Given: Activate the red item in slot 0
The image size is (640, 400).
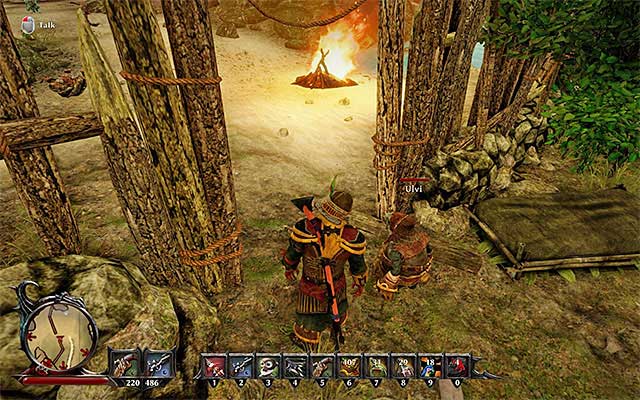Looking at the screenshot, I should (457, 366).
